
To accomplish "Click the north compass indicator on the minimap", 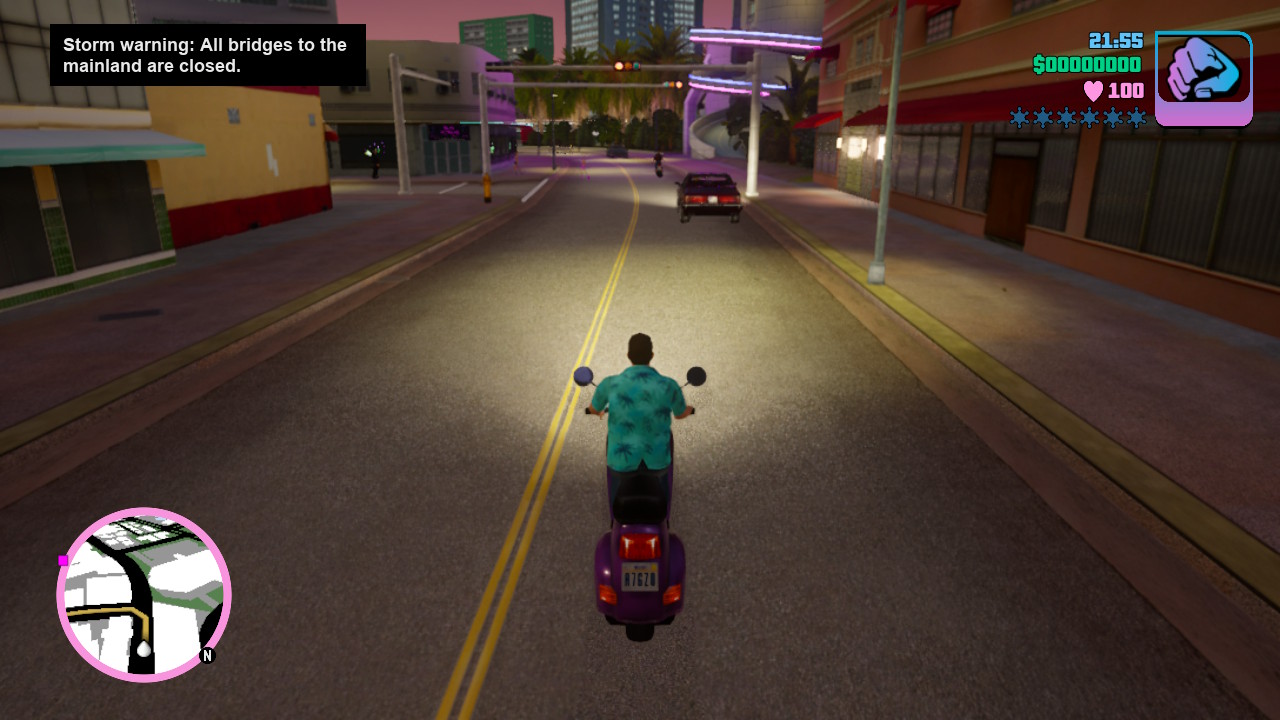I will tap(208, 656).
